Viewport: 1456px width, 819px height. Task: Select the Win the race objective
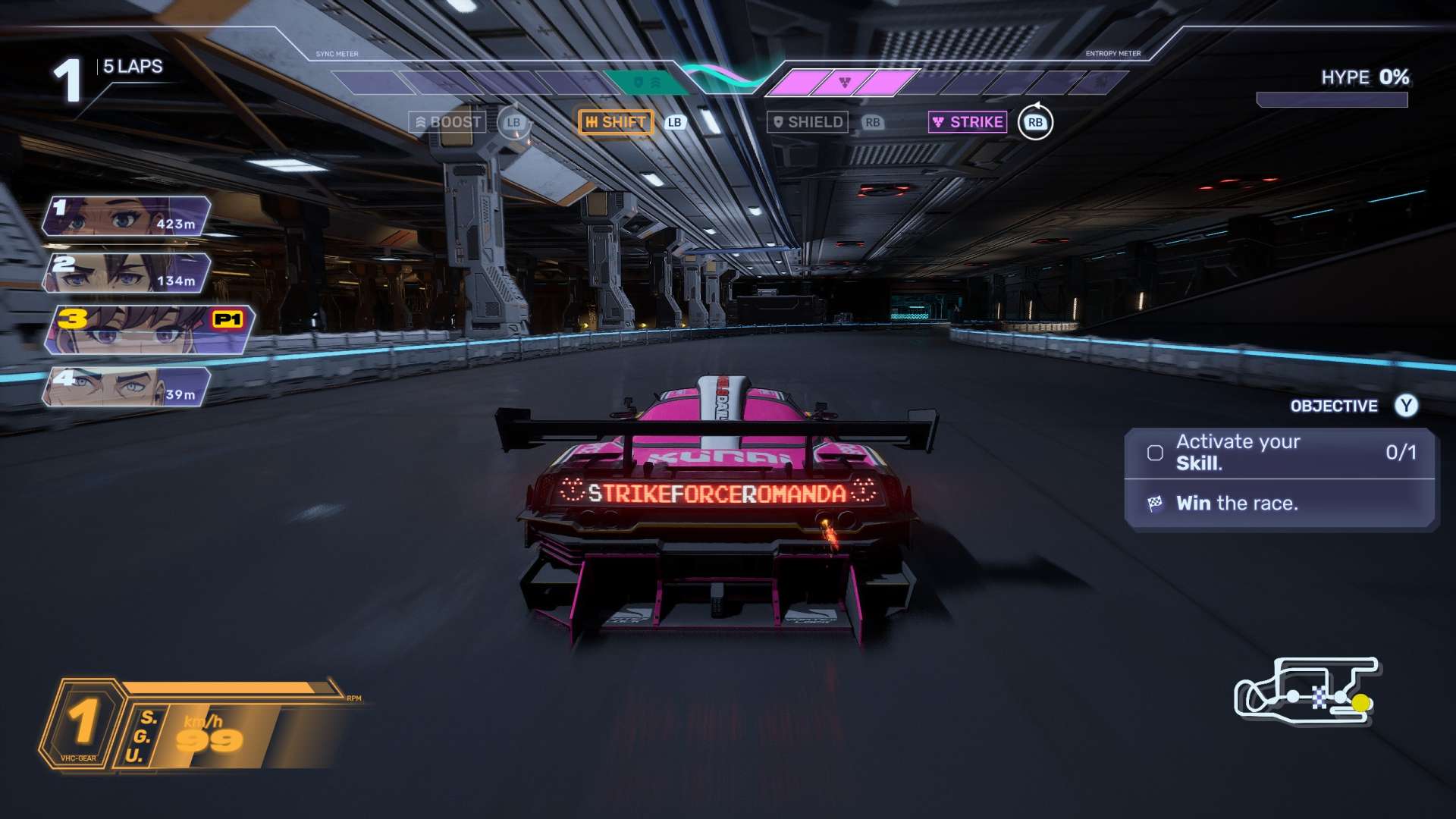coord(1236,504)
